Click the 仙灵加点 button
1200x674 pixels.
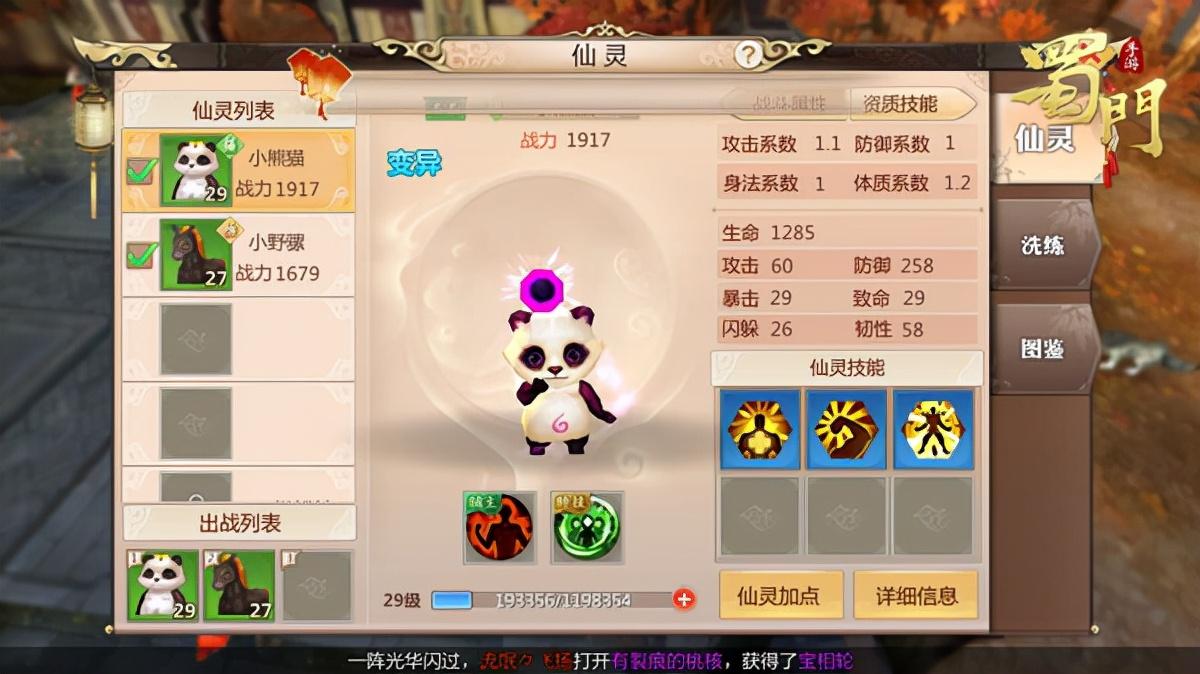tap(778, 596)
